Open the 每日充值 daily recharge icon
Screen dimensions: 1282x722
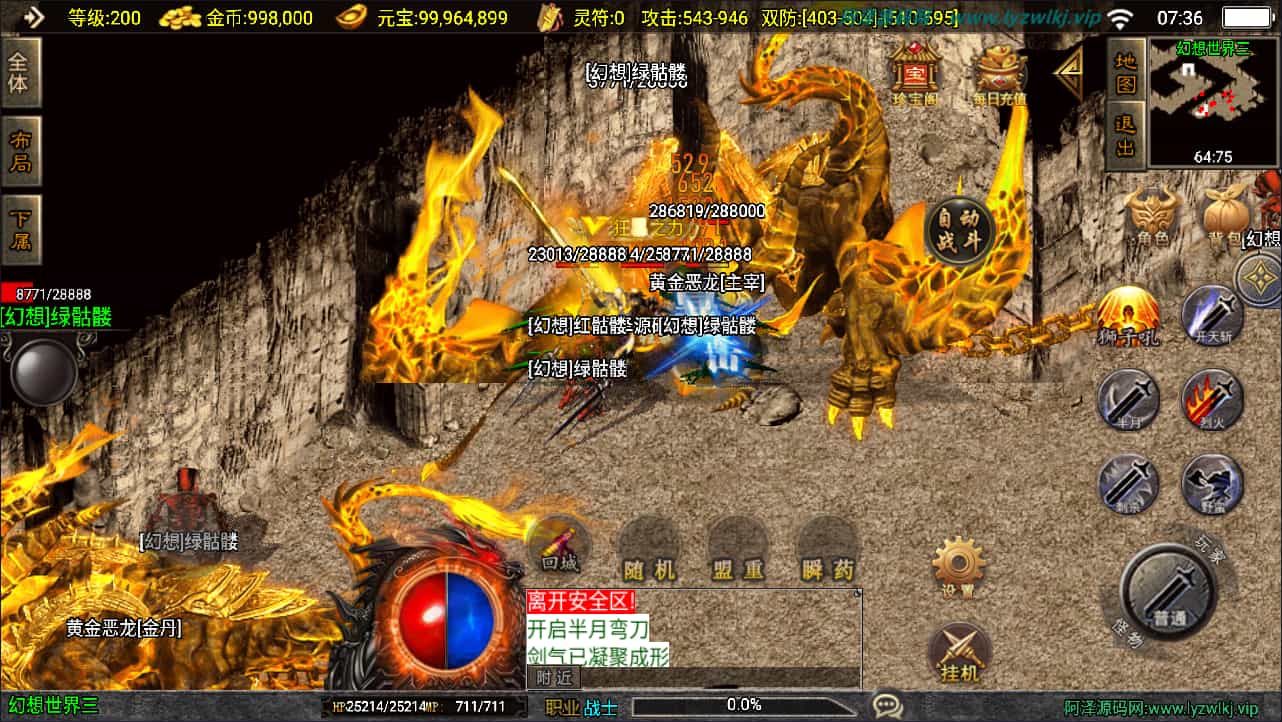coord(1000,74)
